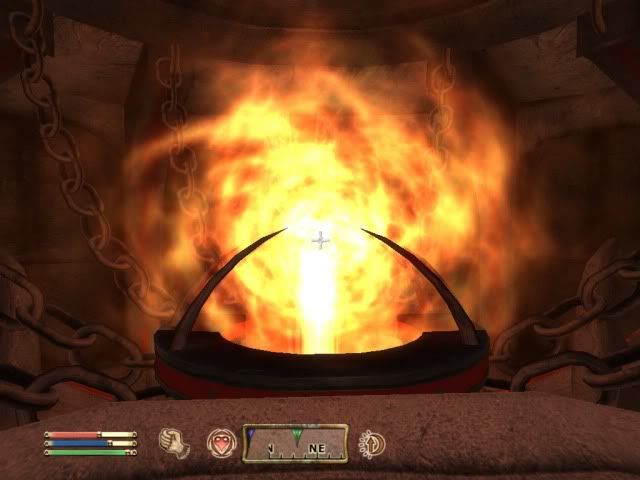Click the heart spell icon

coord(220,442)
